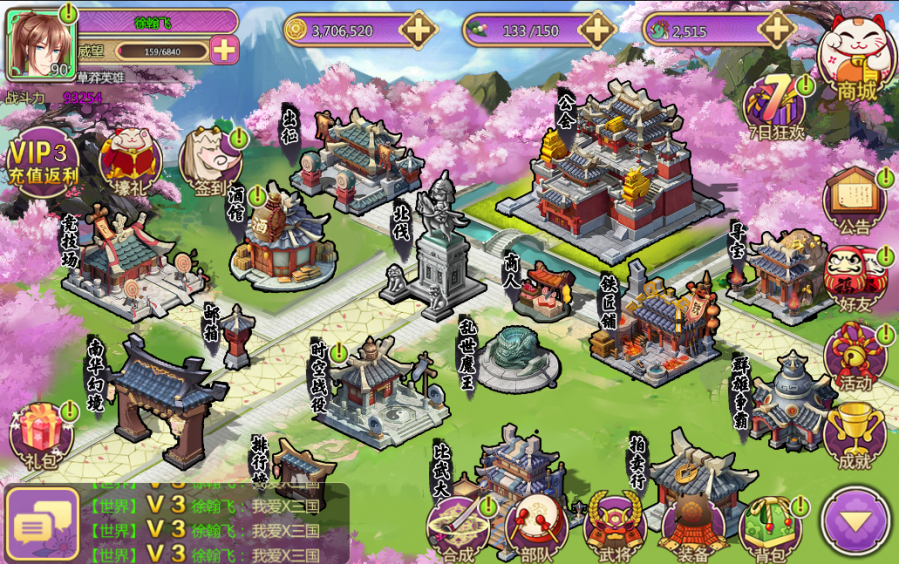This screenshot has width=899, height=564.
Task: Open the 礼包 gift pack
Action: 42,436
